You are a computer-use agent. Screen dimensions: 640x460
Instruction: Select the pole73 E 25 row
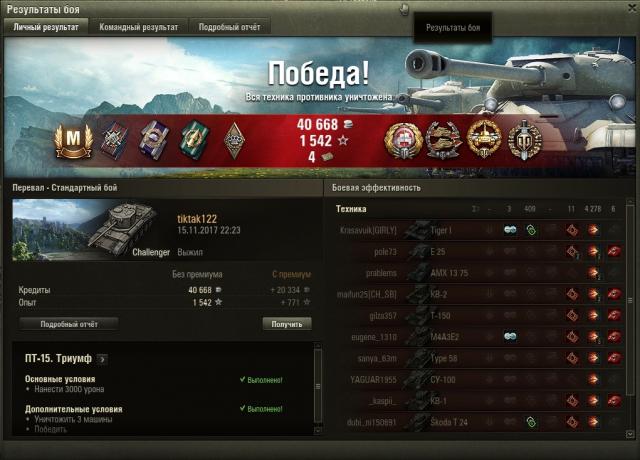[480, 251]
